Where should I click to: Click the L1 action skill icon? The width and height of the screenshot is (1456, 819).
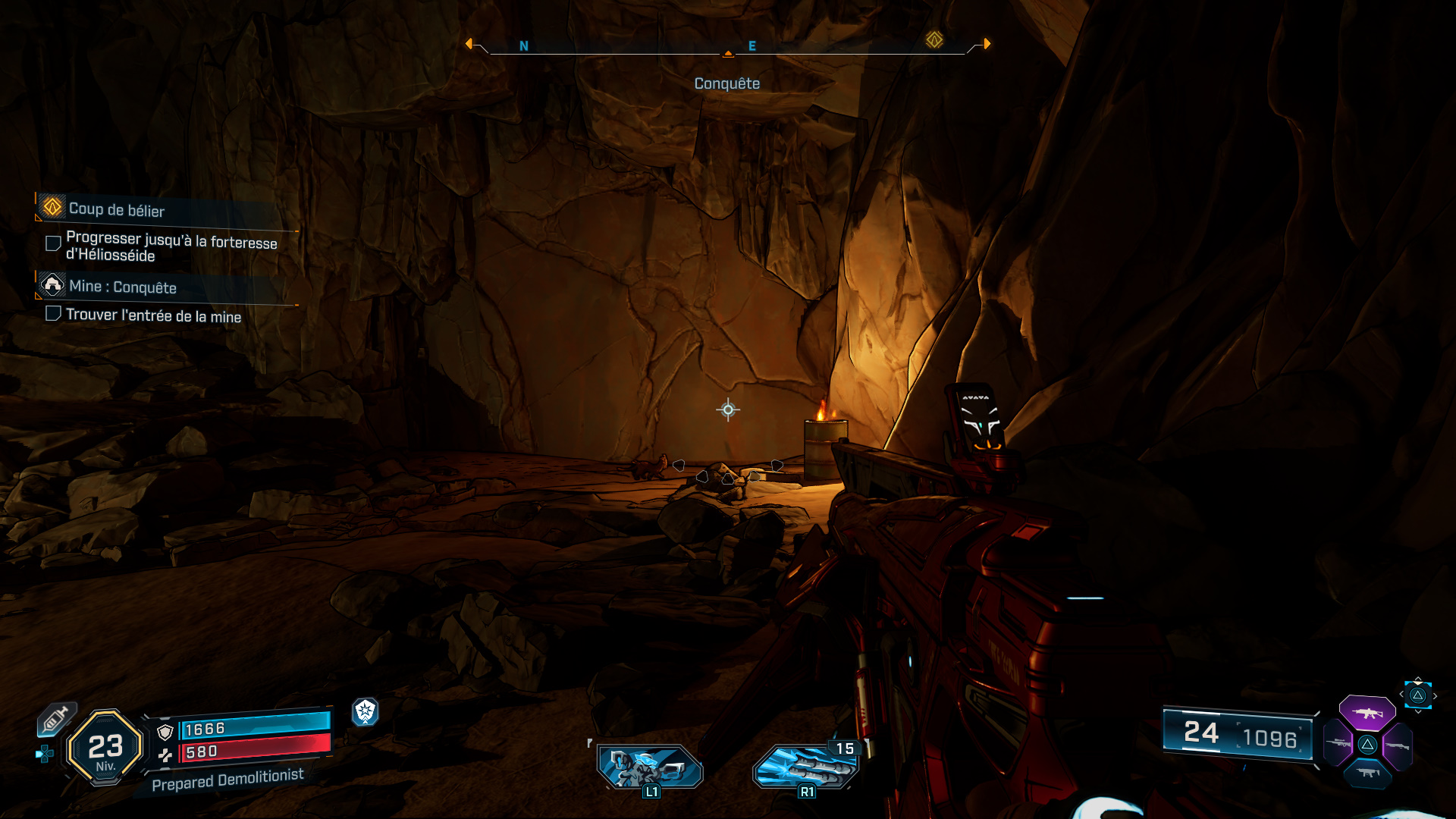(x=647, y=767)
